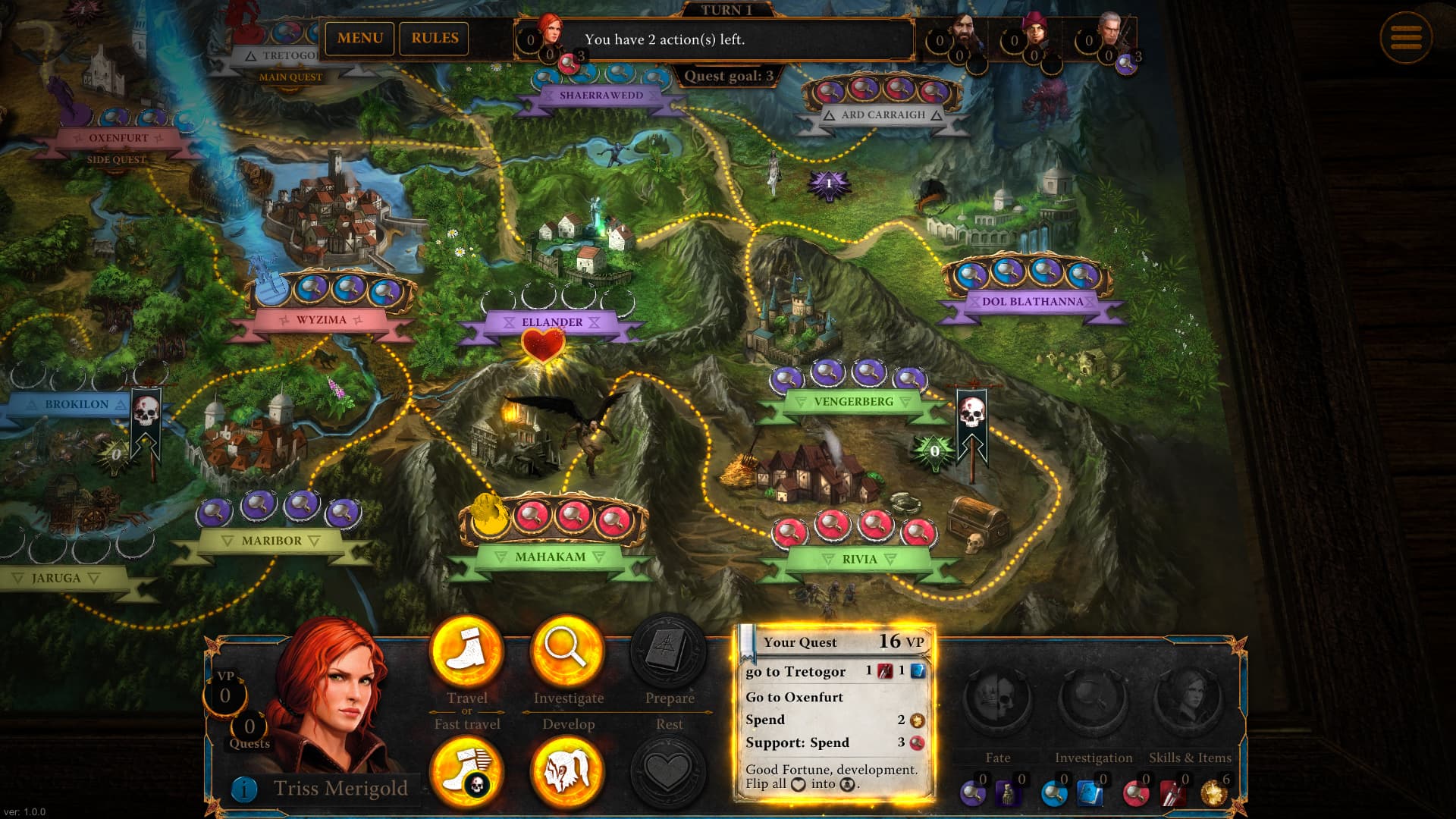Viewport: 1456px width, 819px height.
Task: Click the info icon beside Triss Merigold
Action: click(243, 789)
